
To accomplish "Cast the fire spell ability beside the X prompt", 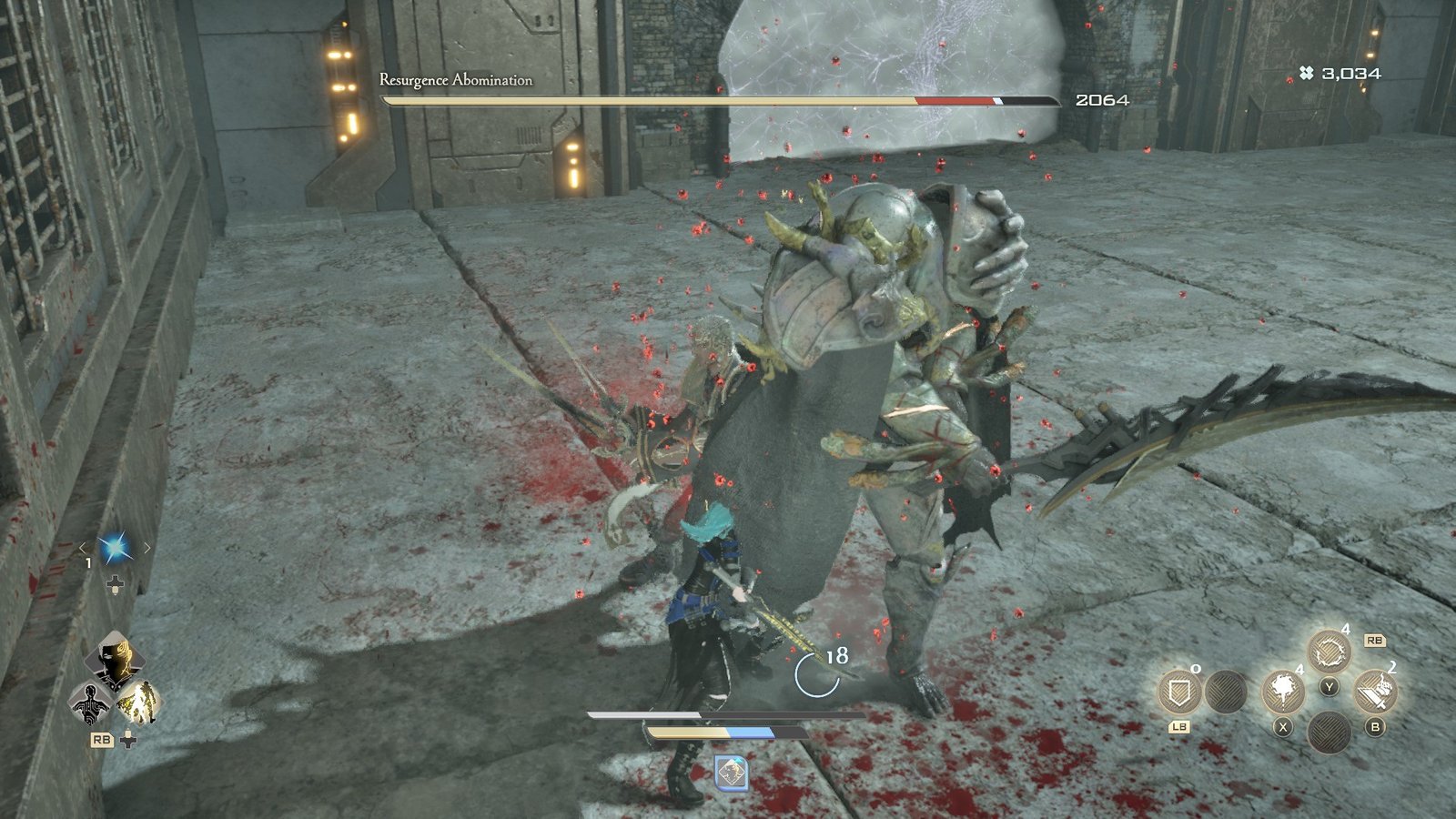I will (1282, 690).
